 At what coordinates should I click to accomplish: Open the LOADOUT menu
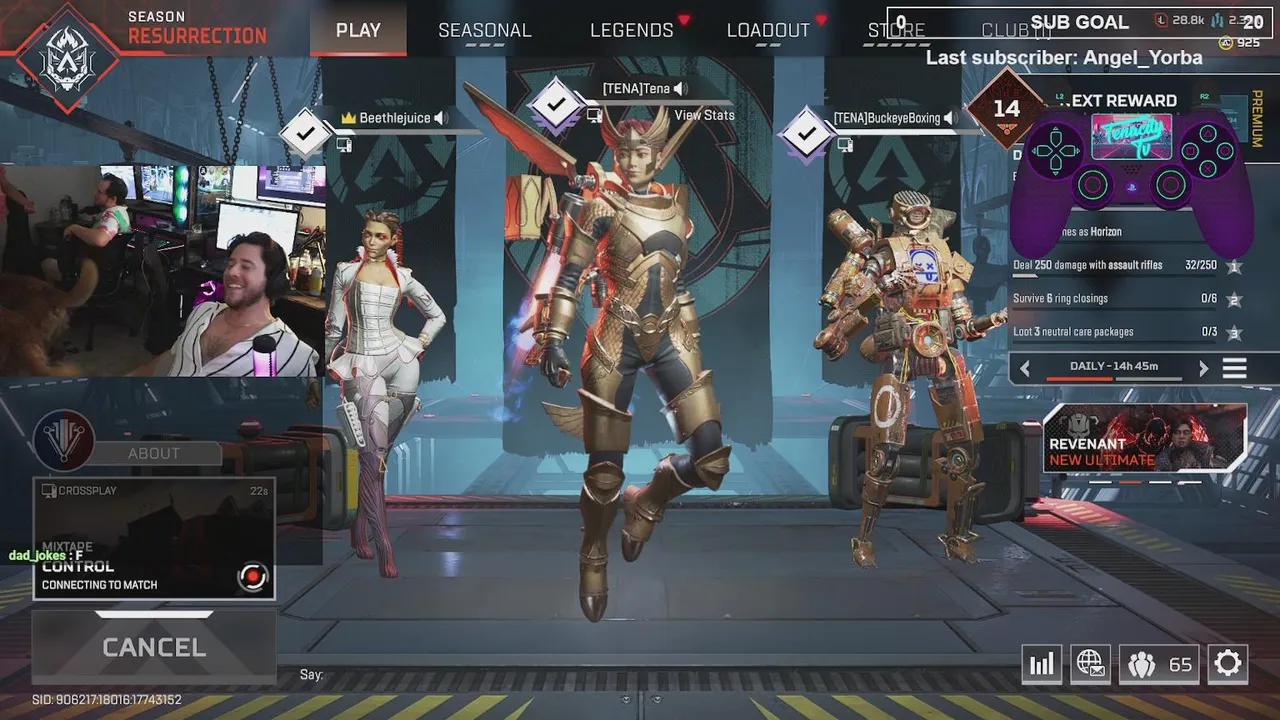tap(768, 30)
